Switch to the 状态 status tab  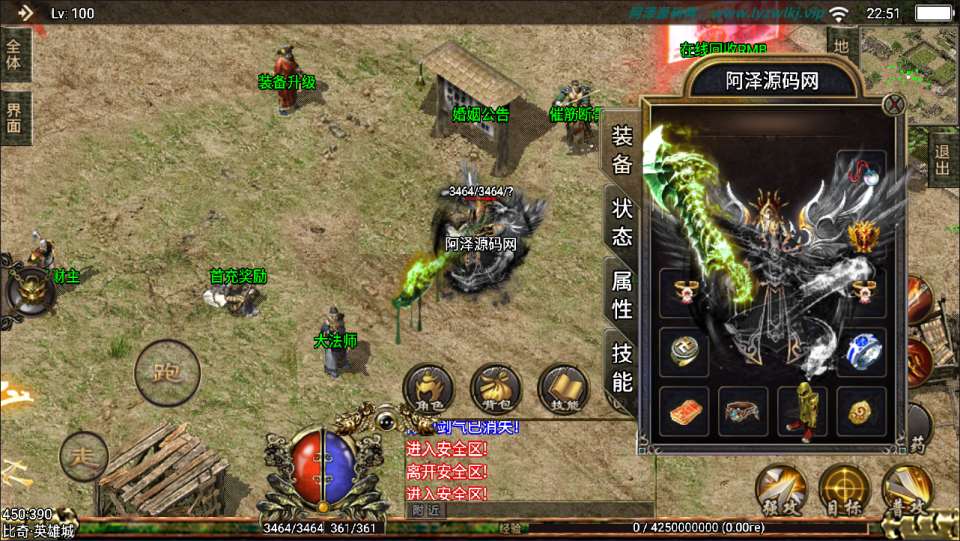coord(622,221)
